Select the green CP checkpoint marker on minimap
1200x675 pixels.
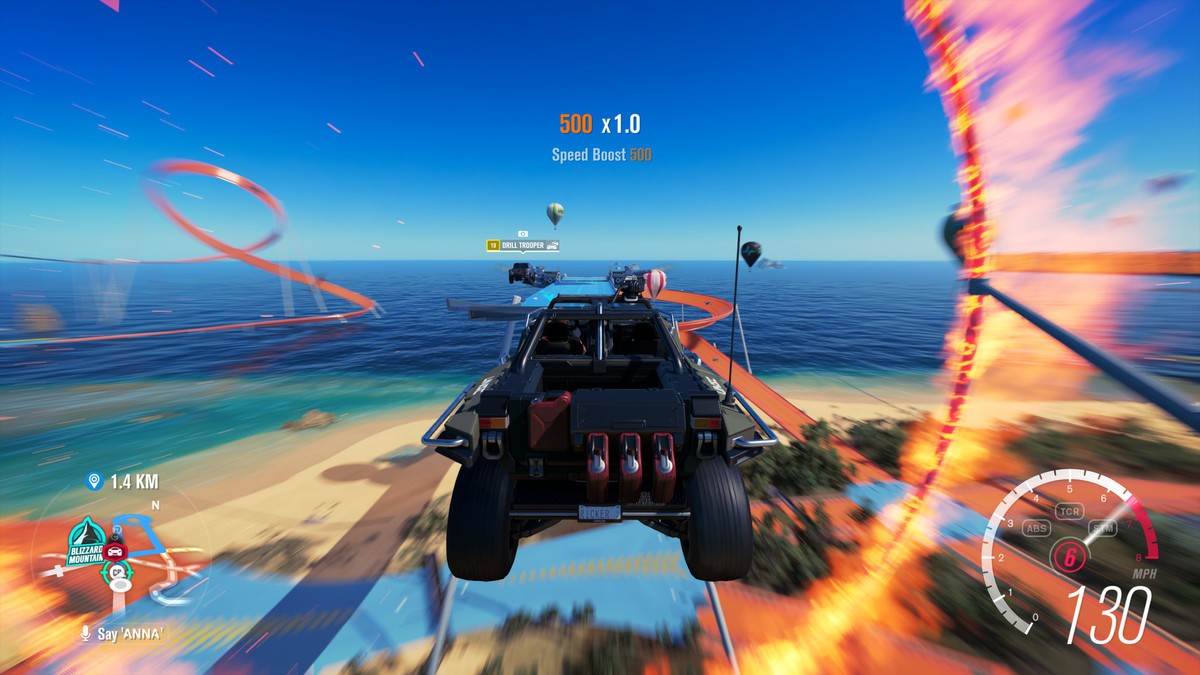(116, 572)
